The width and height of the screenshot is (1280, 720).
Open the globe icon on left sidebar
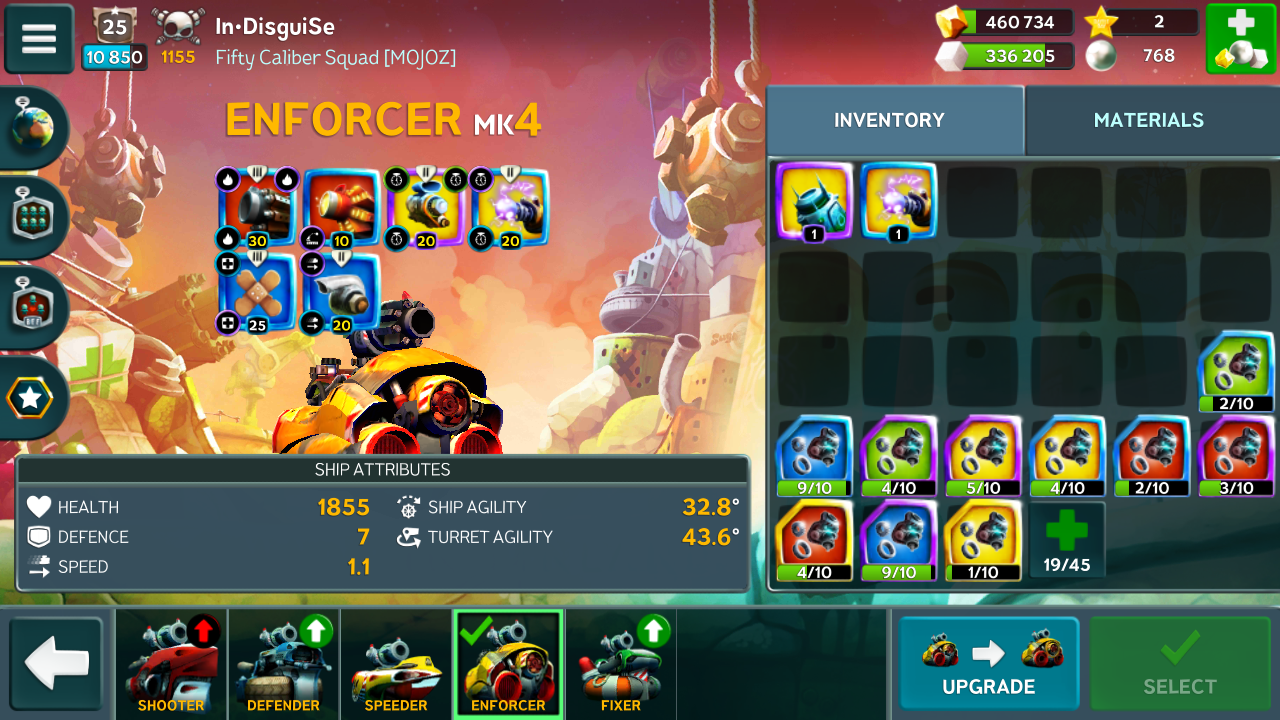[x=32, y=128]
